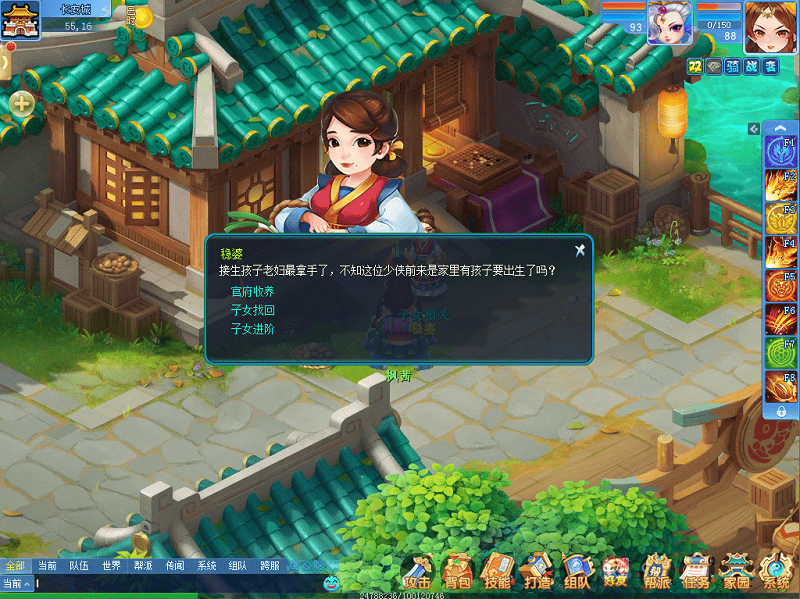Open the 组队 team menu

576,573
